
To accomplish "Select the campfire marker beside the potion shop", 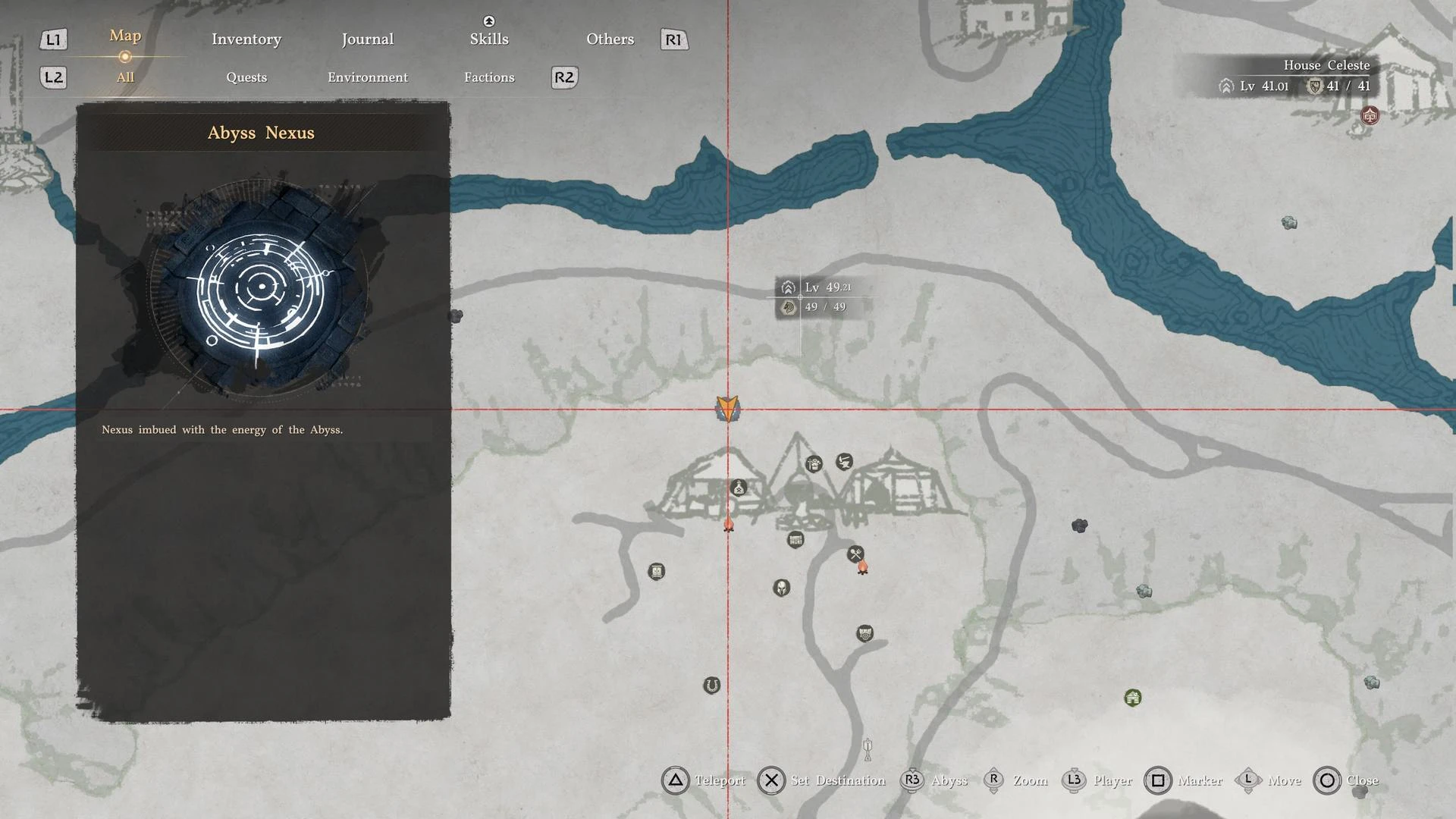I will (729, 524).
